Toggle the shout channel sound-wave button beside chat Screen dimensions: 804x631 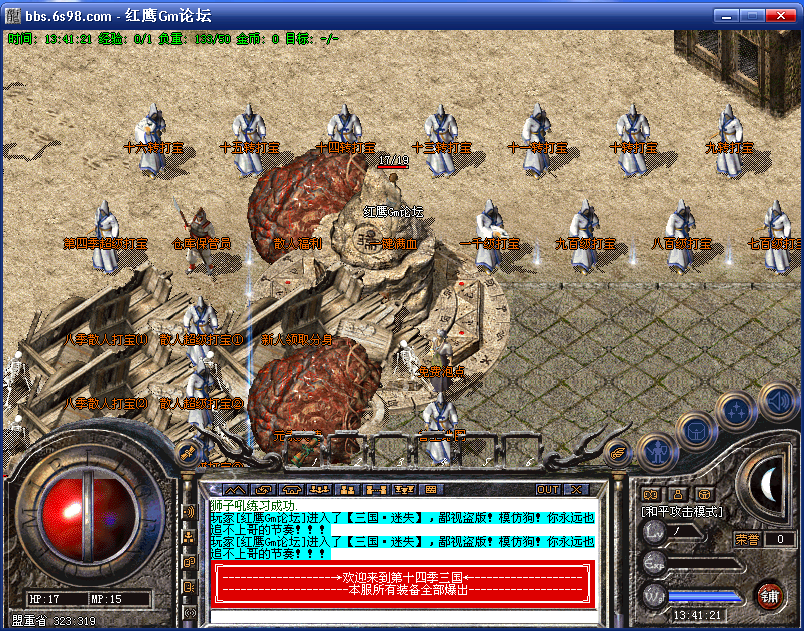[x=190, y=512]
